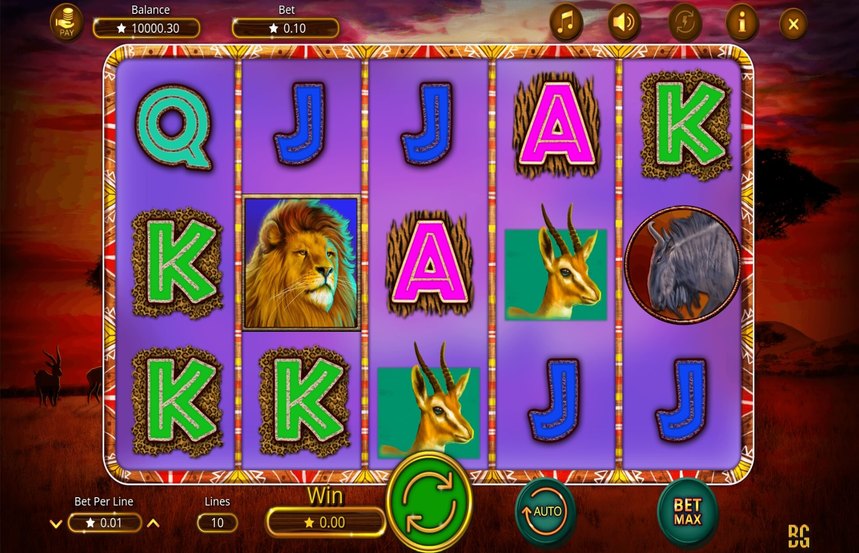Decrease Bet Per Line with down arrow
The height and width of the screenshot is (553, 859).
(54, 522)
